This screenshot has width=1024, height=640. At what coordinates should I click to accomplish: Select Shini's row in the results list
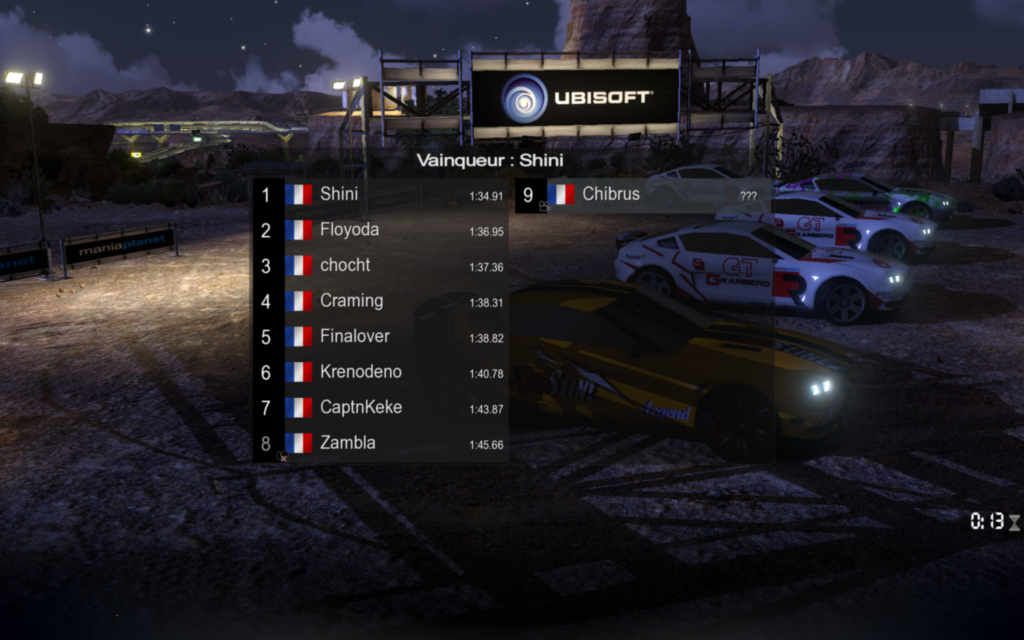point(380,194)
